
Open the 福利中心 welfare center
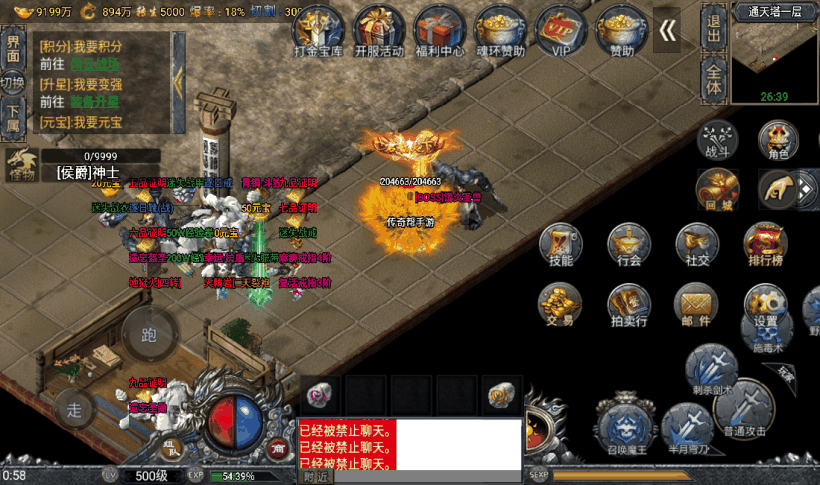440,29
